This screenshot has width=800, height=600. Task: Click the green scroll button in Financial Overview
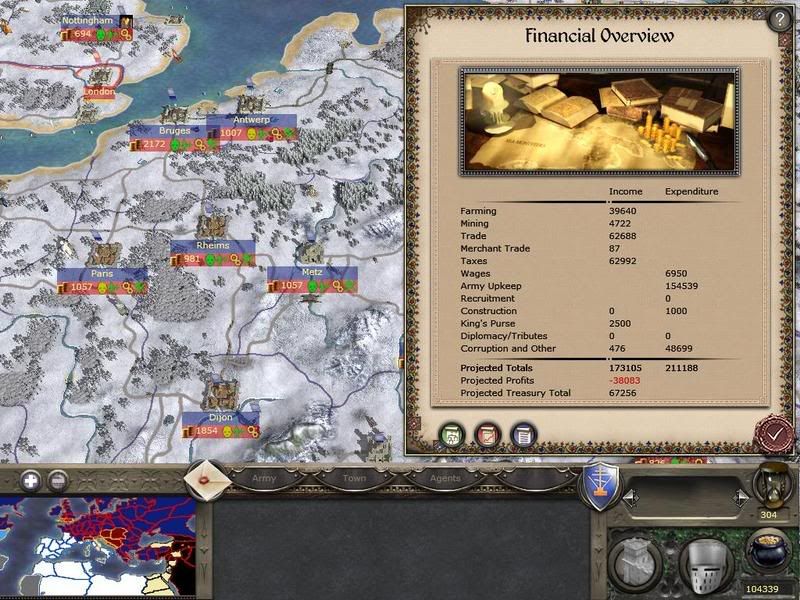(x=451, y=435)
